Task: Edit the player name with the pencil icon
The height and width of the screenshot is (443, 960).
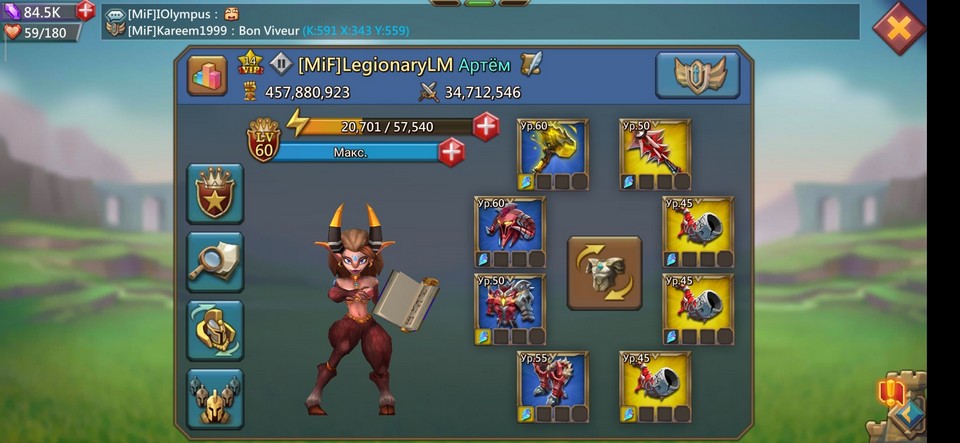Action: pos(531,65)
